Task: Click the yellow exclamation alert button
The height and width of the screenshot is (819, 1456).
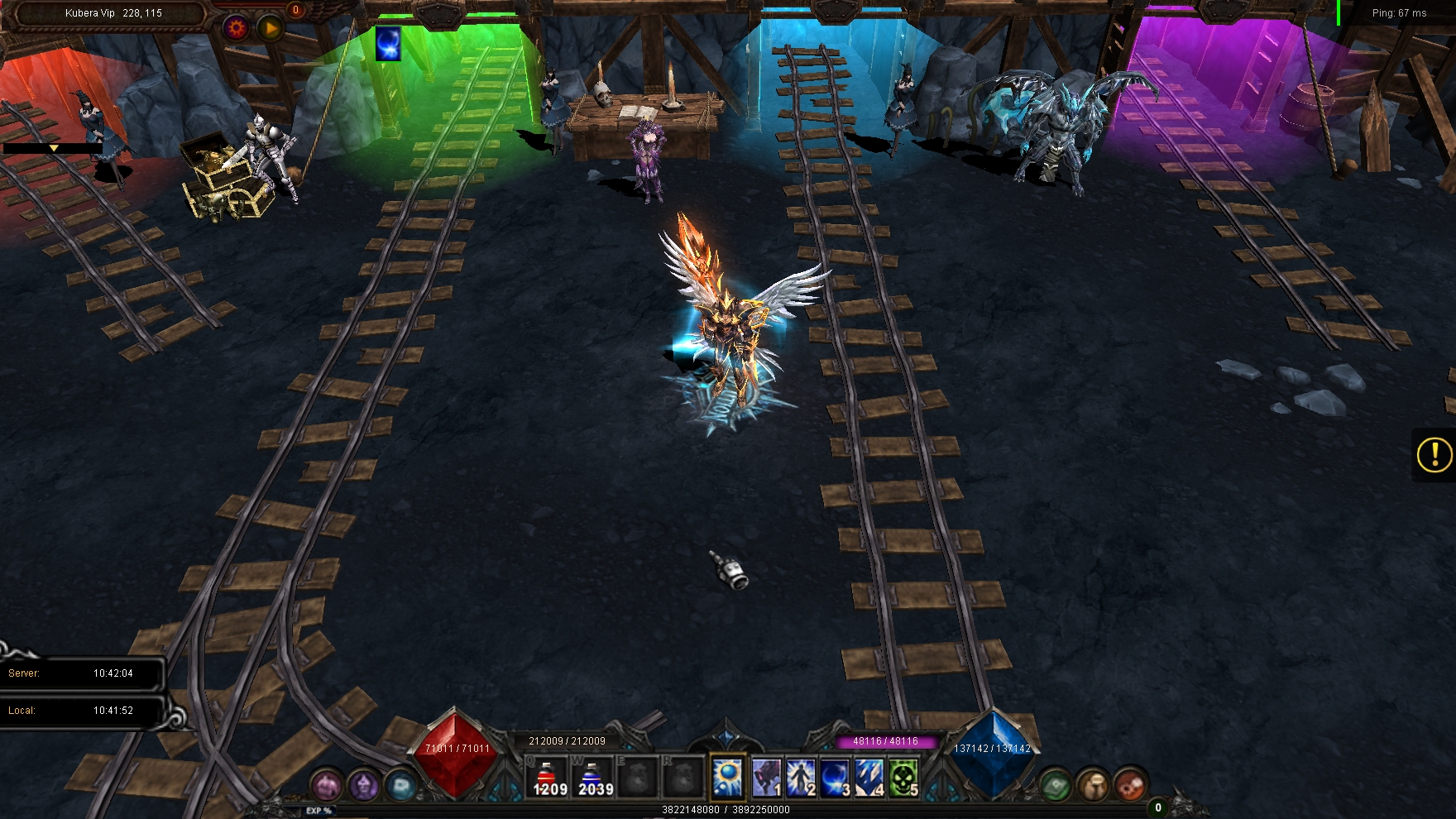Action: pos(1434,454)
